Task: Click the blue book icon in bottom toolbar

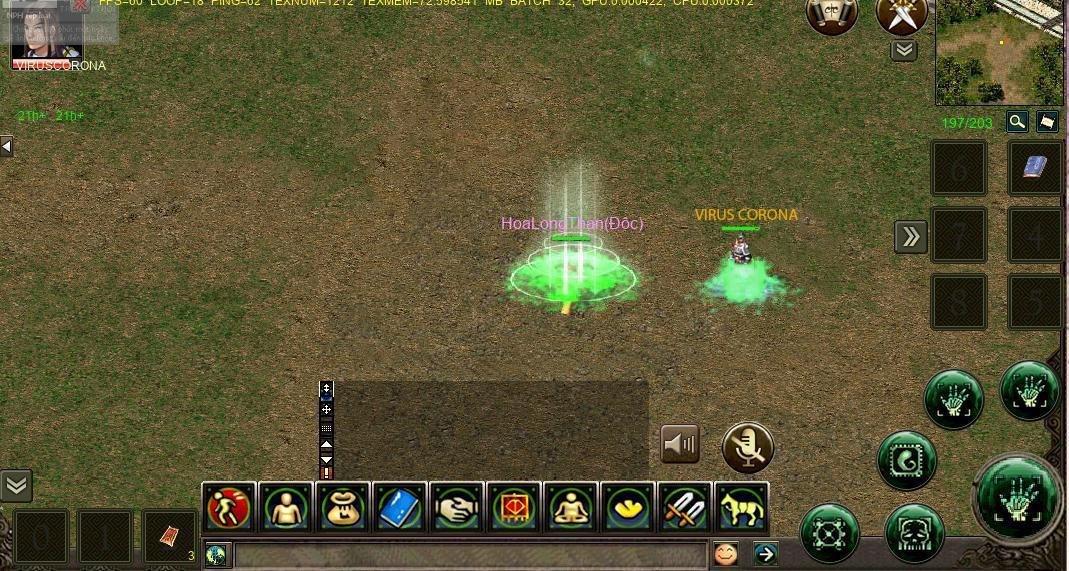Action: [x=400, y=508]
